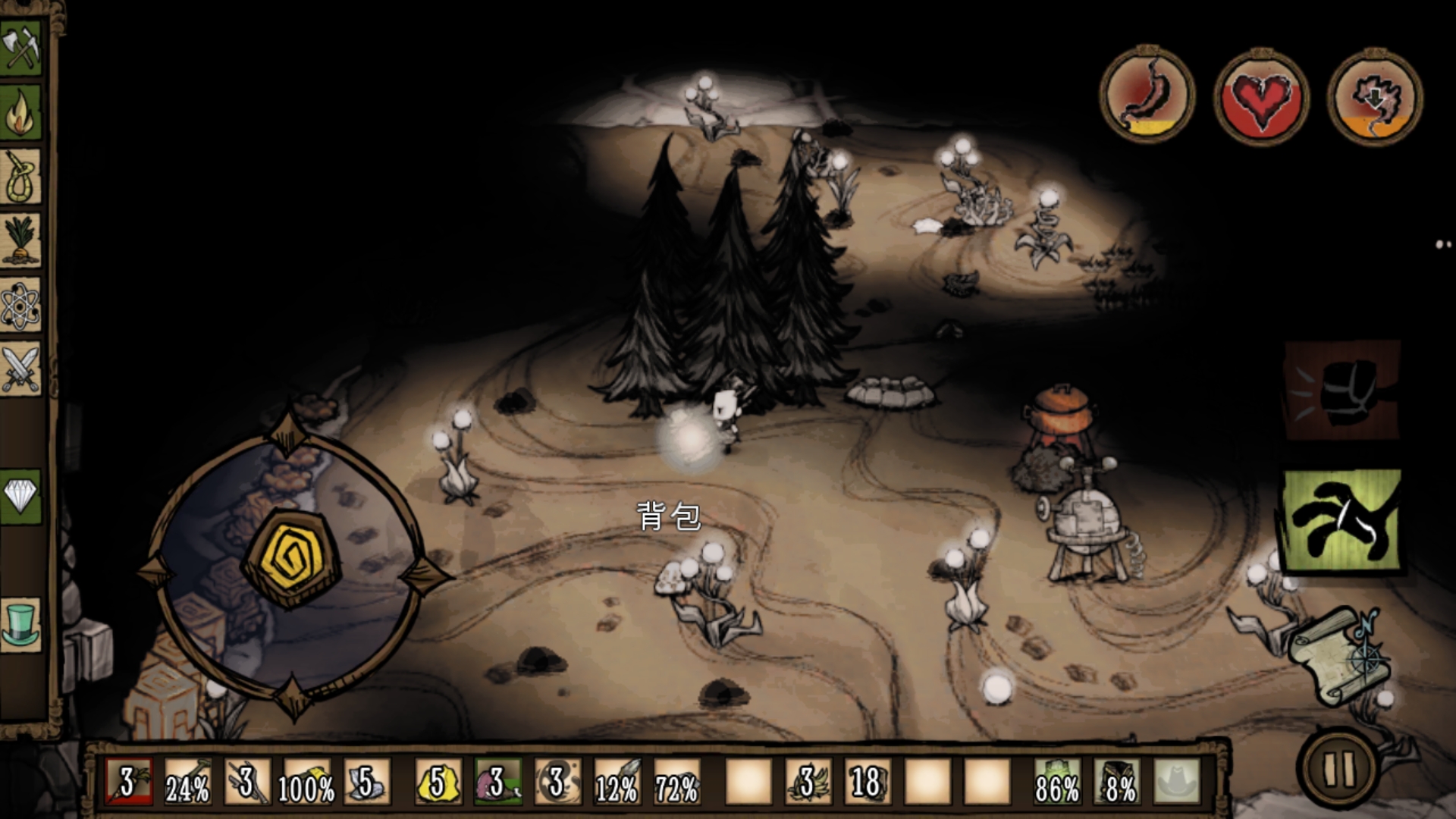Open the Dress top hat tab
1456x819 pixels.
click(21, 623)
